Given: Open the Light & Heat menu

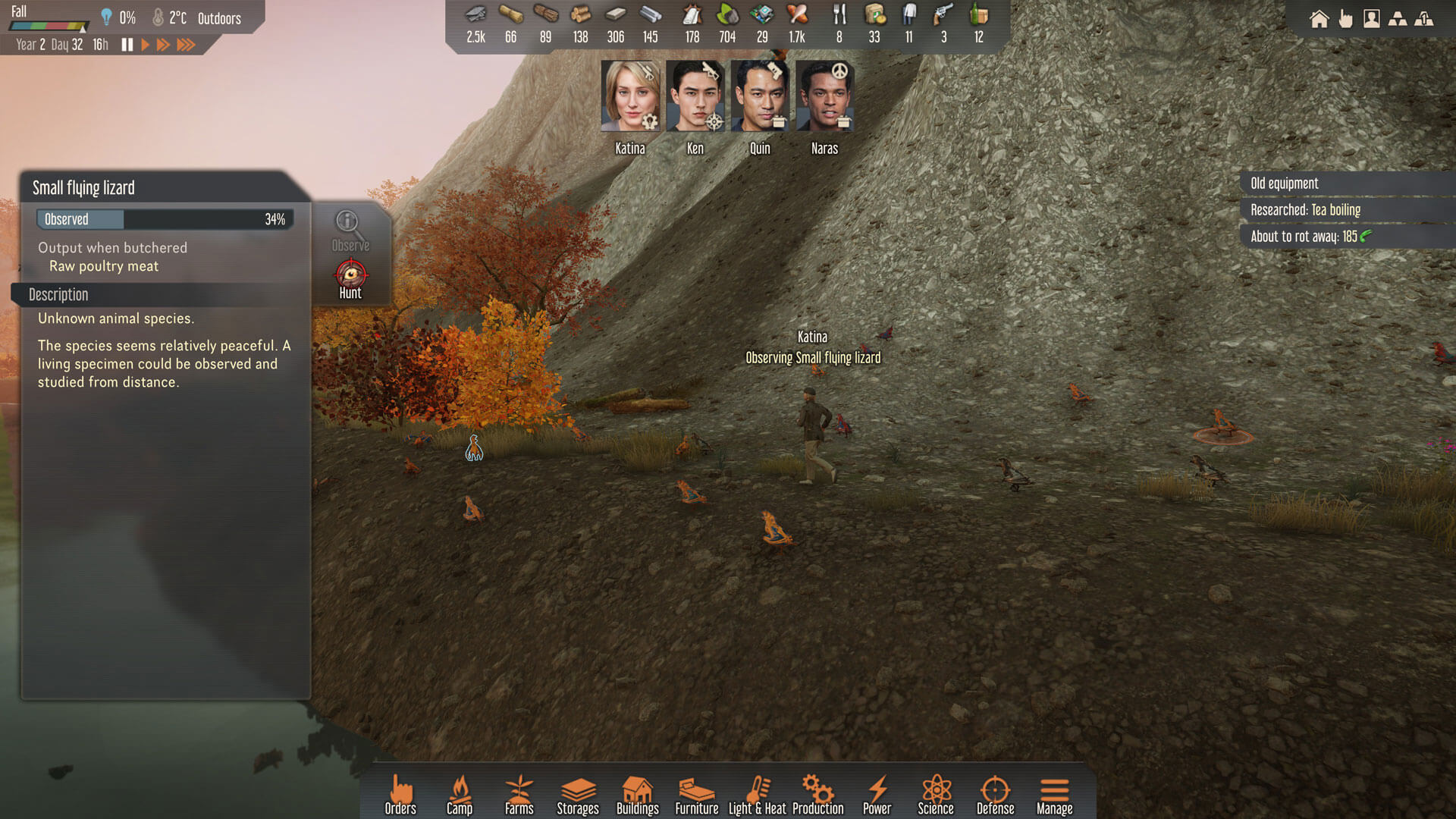Looking at the screenshot, I should 757,795.
